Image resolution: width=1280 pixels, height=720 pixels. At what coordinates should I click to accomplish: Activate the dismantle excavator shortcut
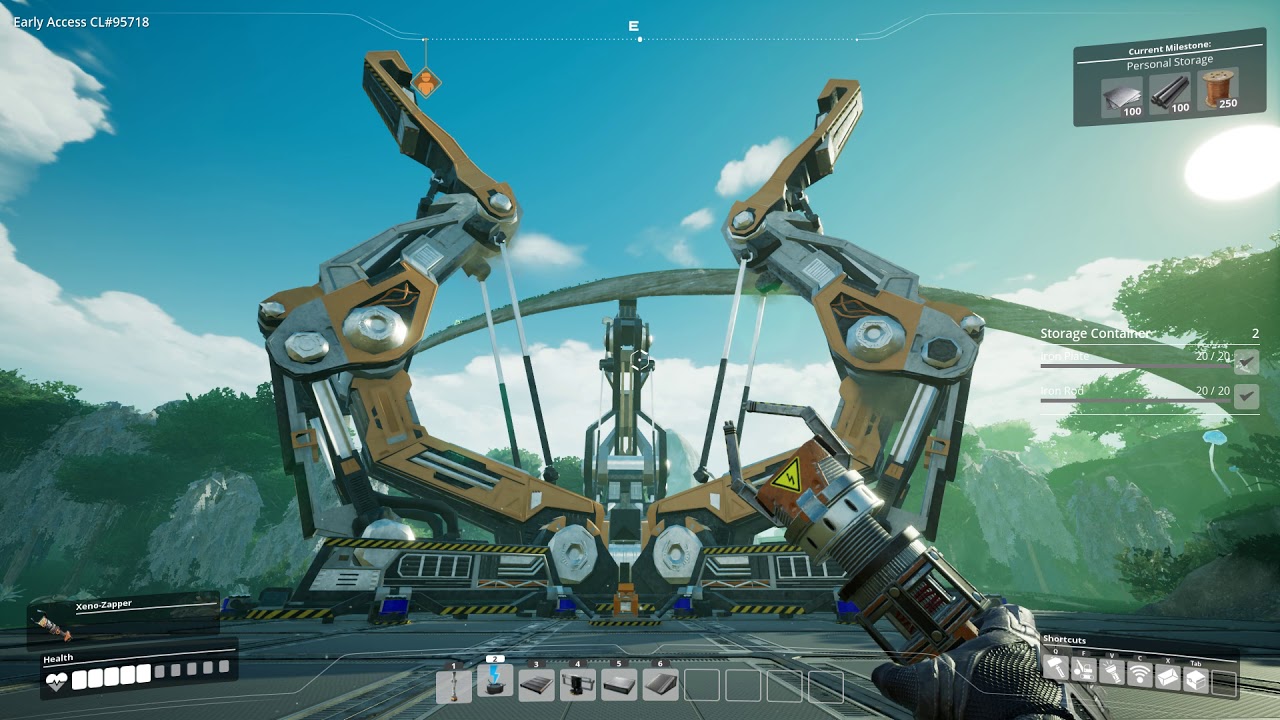pyautogui.click(x=1083, y=672)
